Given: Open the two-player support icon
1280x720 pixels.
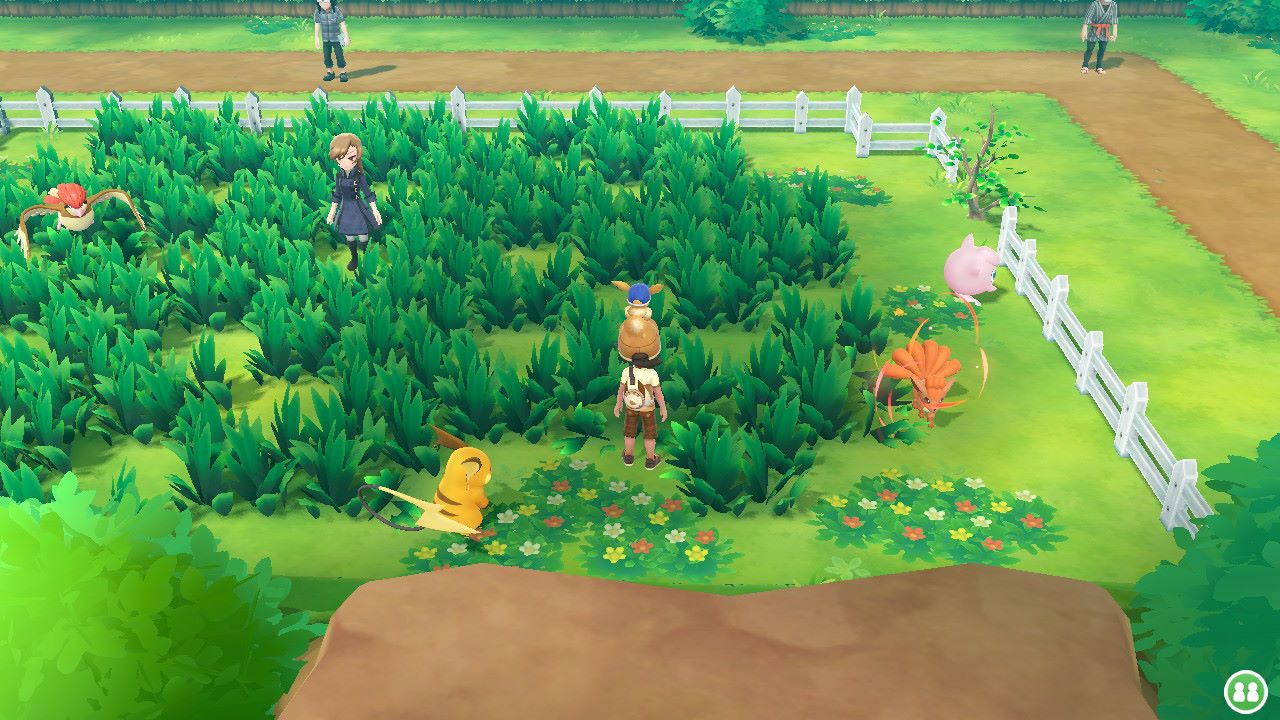Looking at the screenshot, I should pyautogui.click(x=1246, y=691).
